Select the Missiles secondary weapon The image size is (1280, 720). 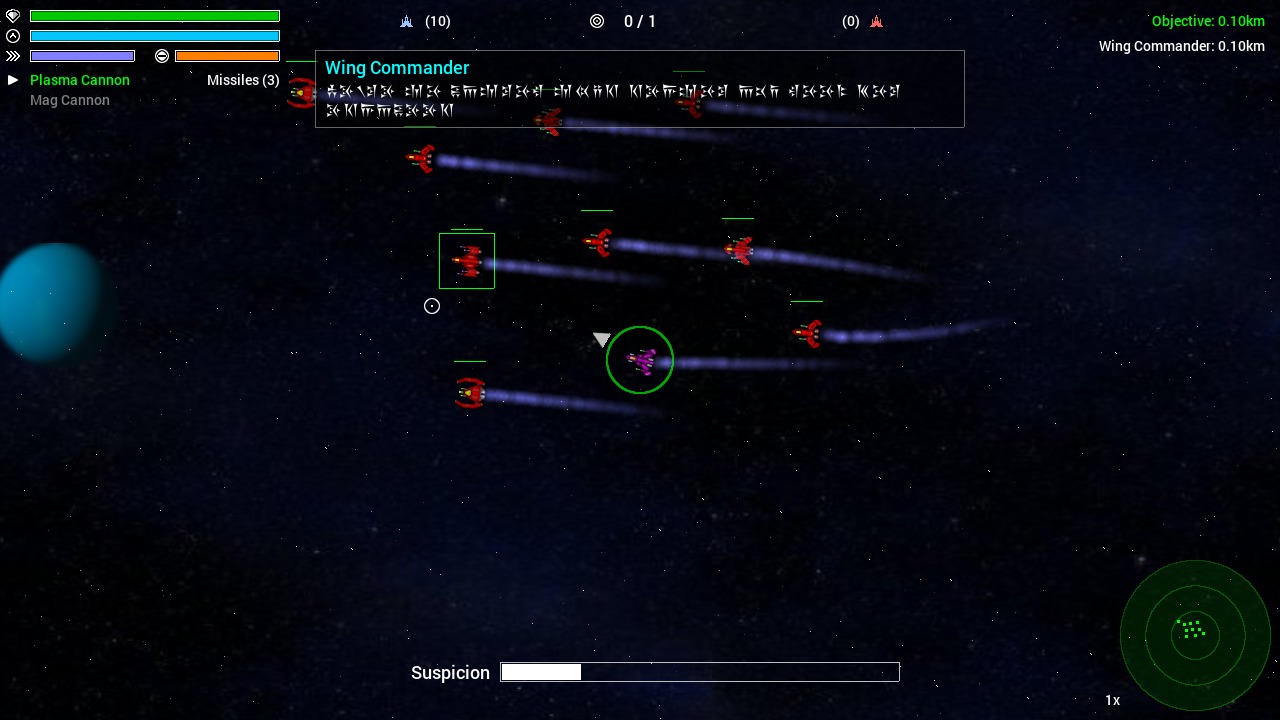[243, 80]
